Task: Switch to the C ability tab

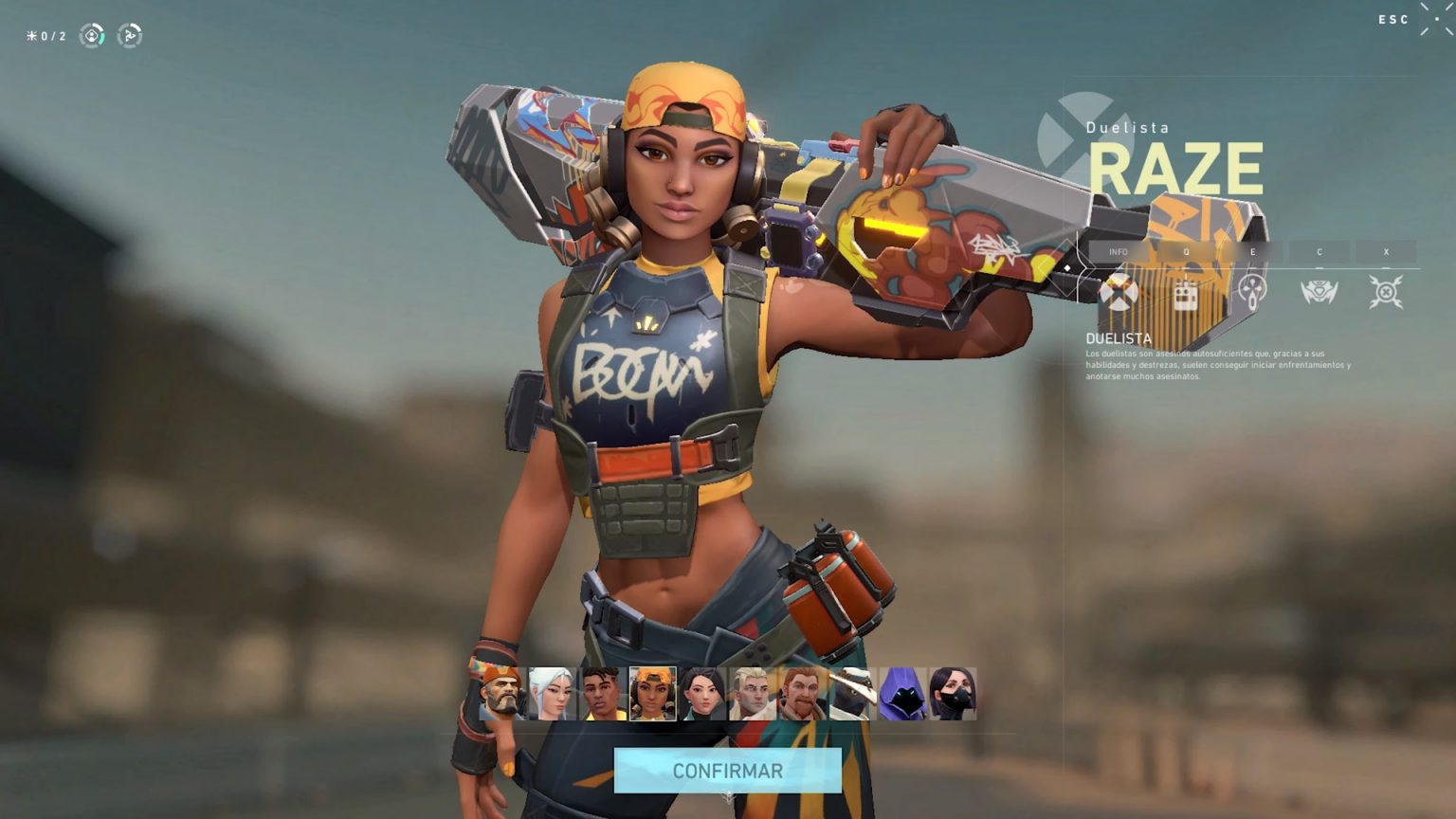Action: click(1319, 252)
